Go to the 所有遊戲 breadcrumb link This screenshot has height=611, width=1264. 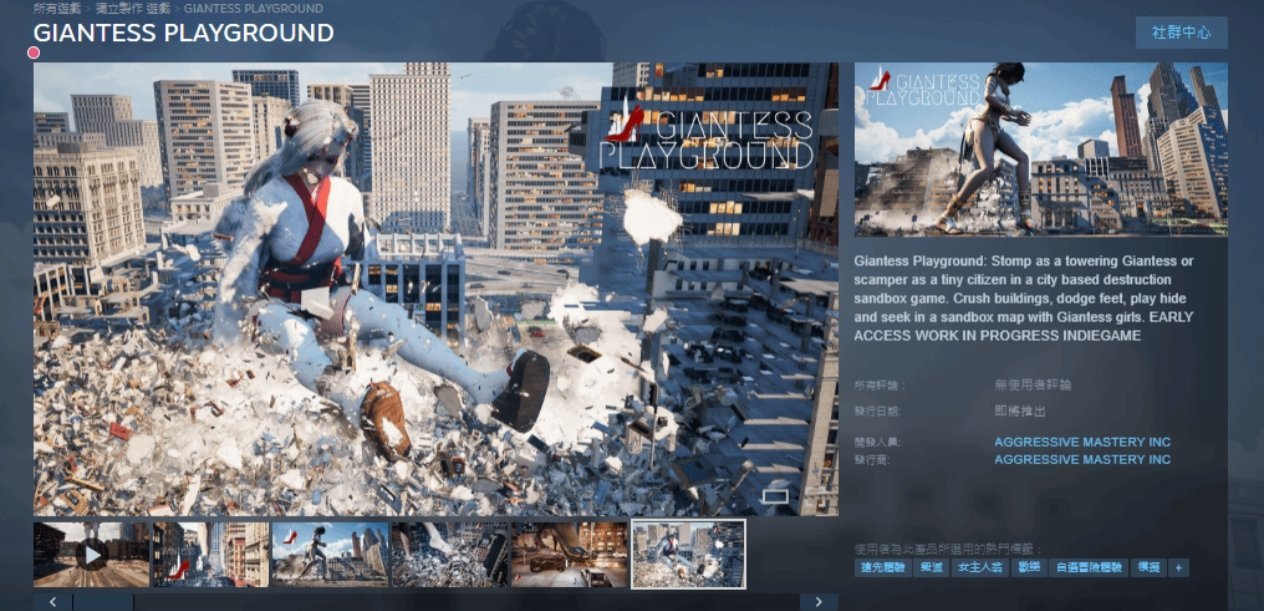(x=59, y=8)
